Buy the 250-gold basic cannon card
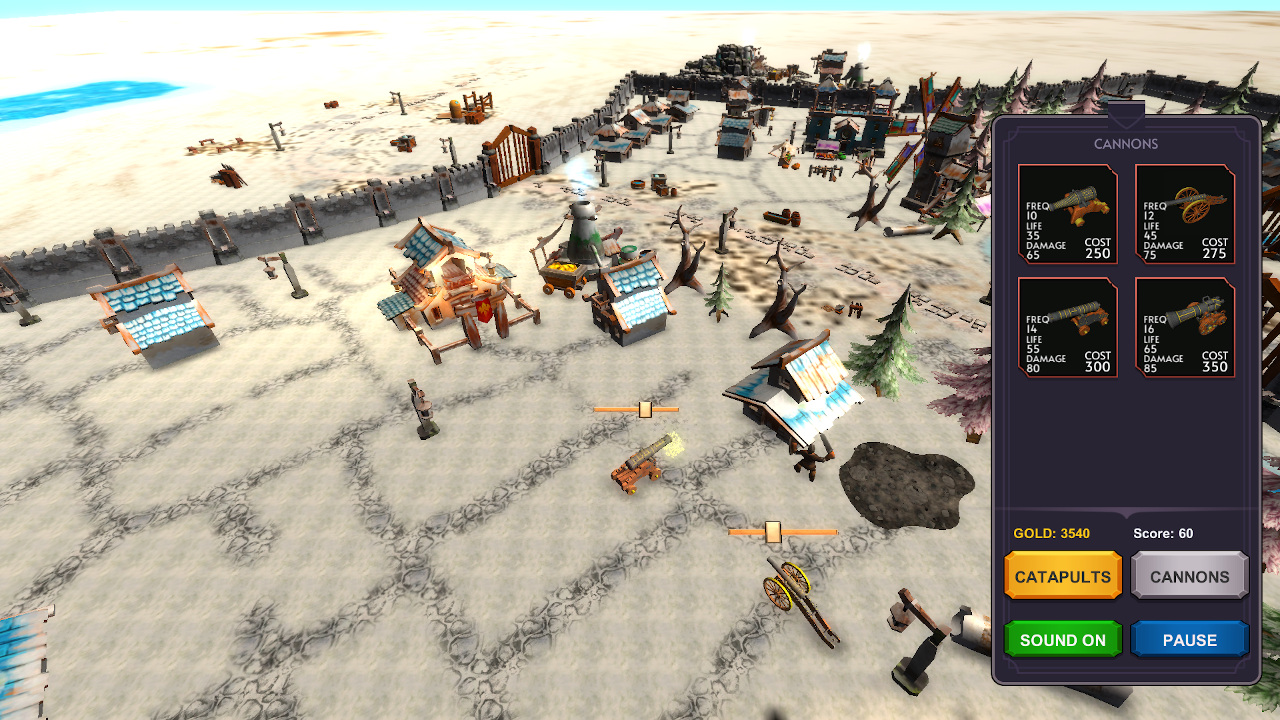1280x720 pixels. [x=1067, y=214]
